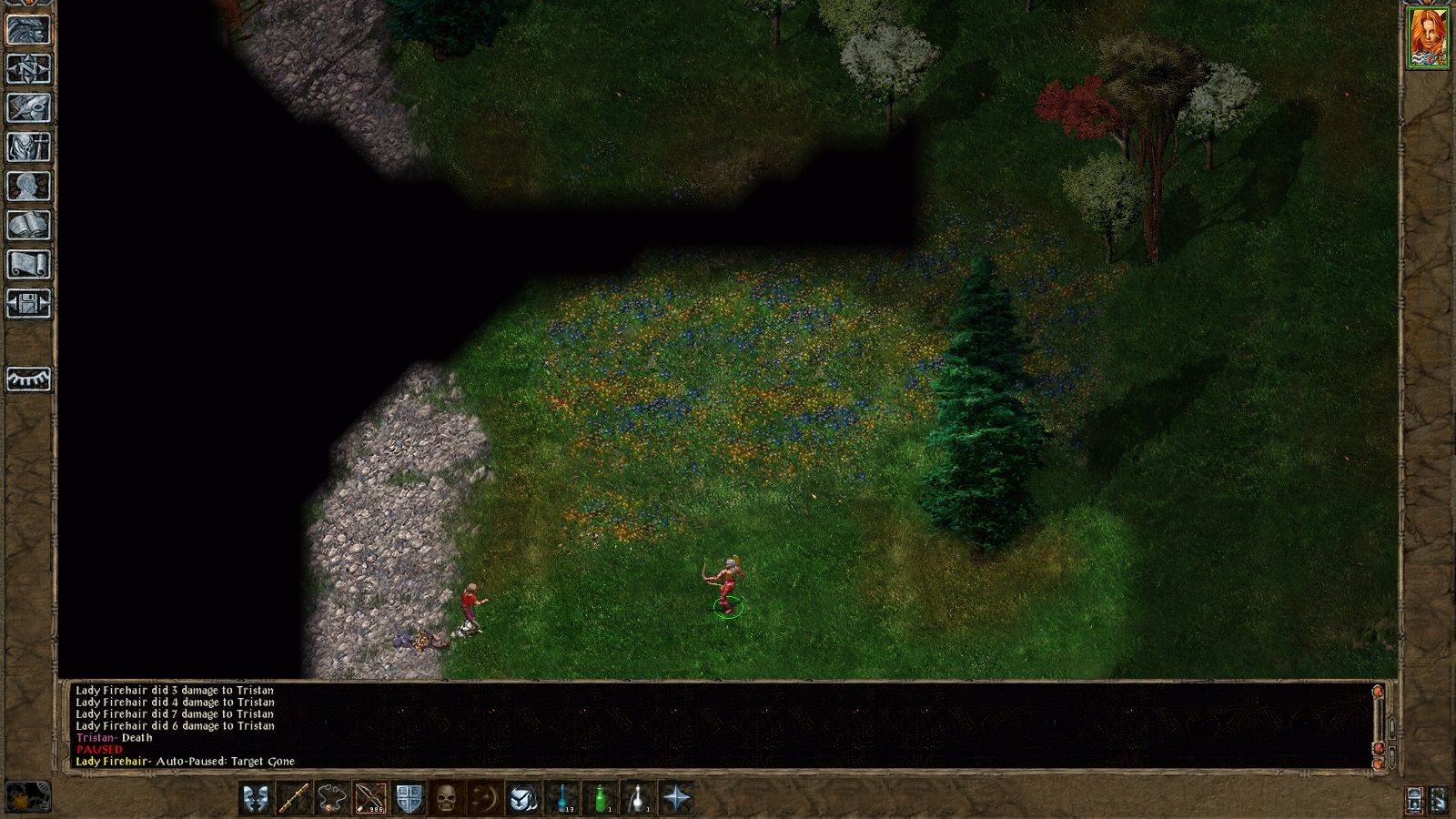The height and width of the screenshot is (819, 1456).
Task: Use the blue potion with 13 charges
Action: pyautogui.click(x=561, y=799)
